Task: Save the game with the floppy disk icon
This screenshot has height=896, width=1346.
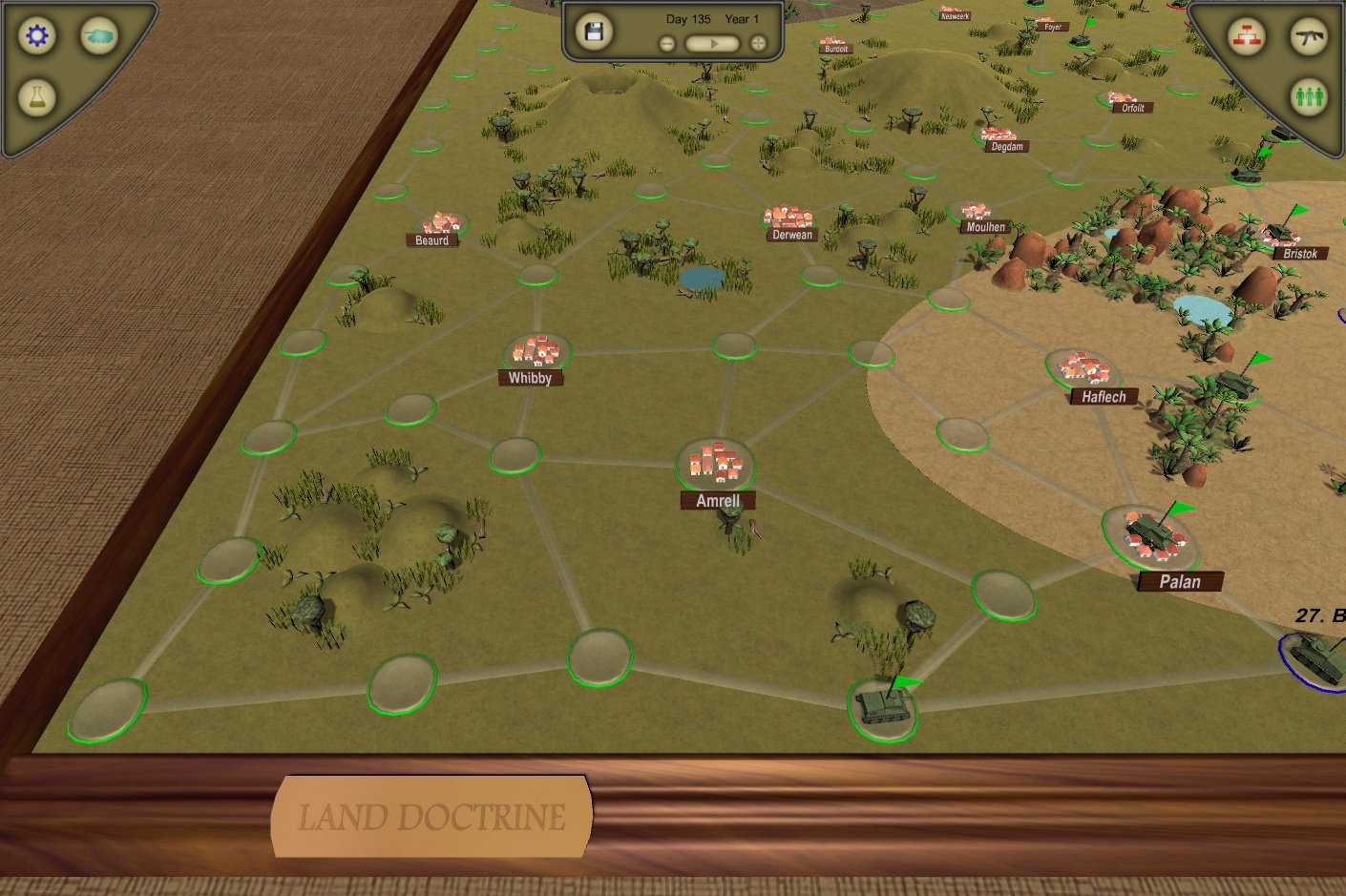Action: coord(596,31)
